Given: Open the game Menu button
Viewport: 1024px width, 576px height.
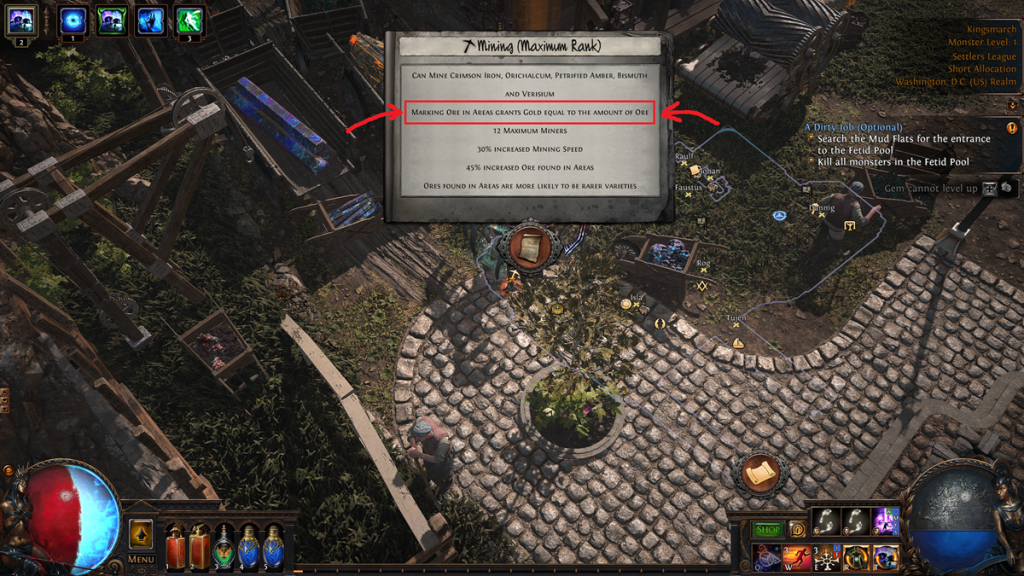Looking at the screenshot, I should pyautogui.click(x=141, y=559).
